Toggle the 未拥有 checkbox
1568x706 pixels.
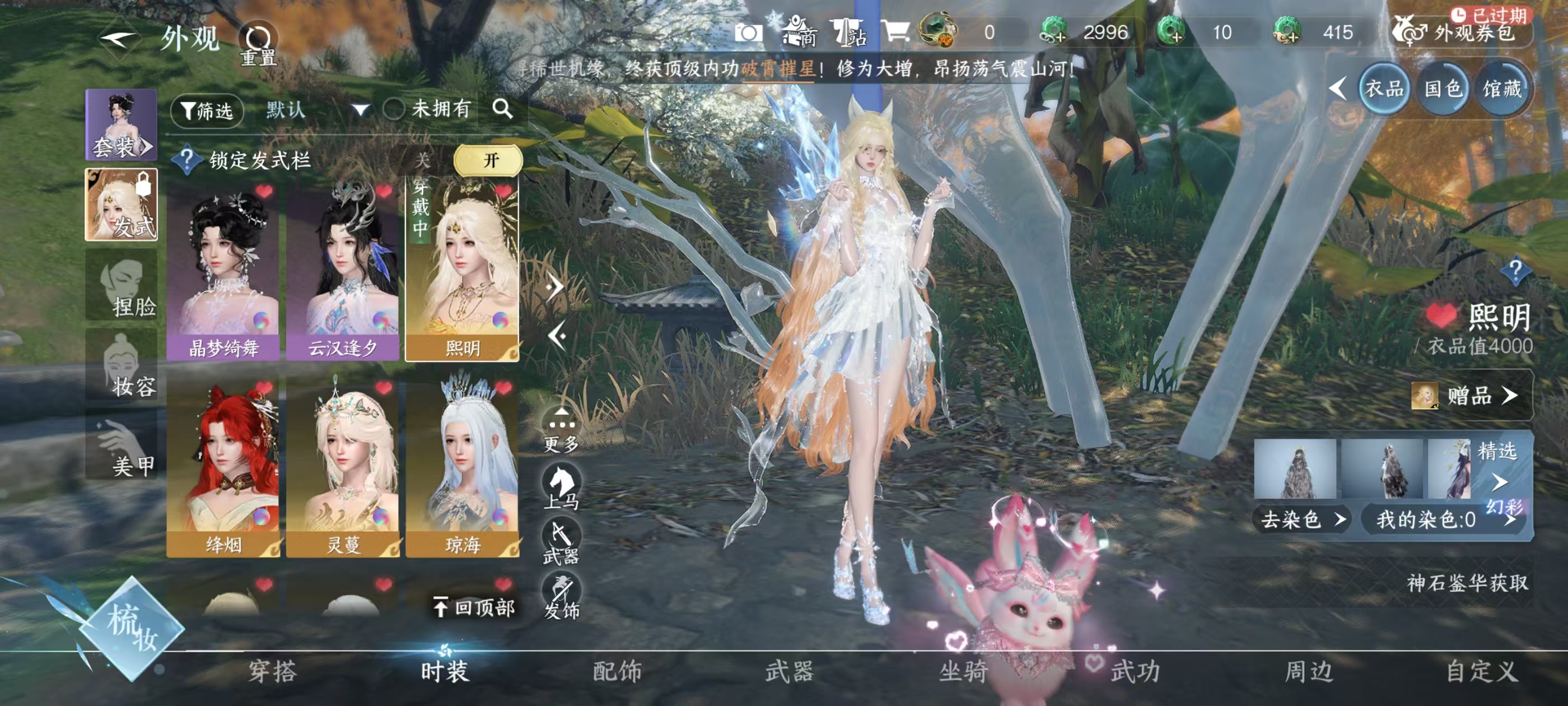(x=394, y=110)
